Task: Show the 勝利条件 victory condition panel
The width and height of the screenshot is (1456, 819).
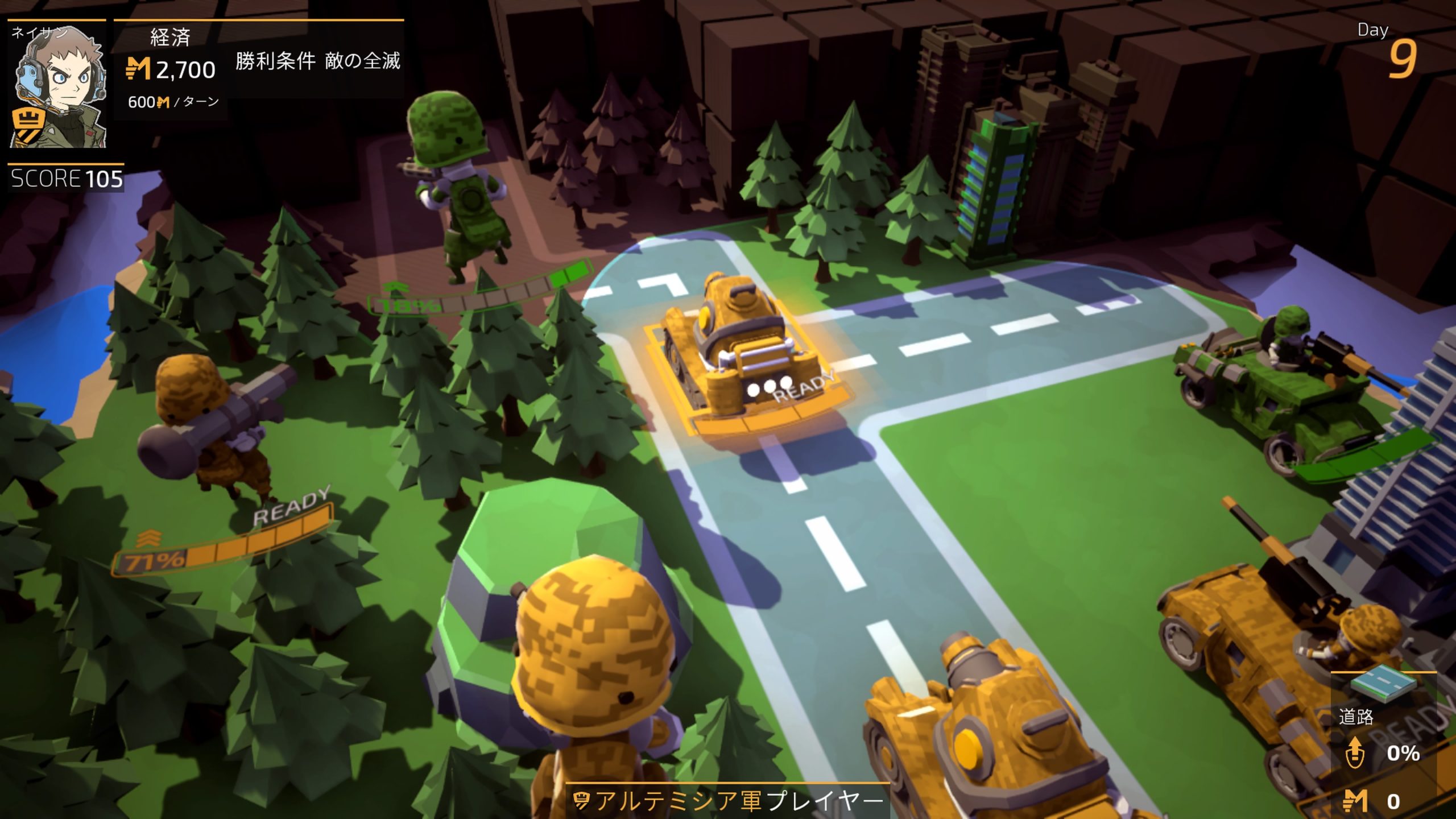Action: click(317, 61)
